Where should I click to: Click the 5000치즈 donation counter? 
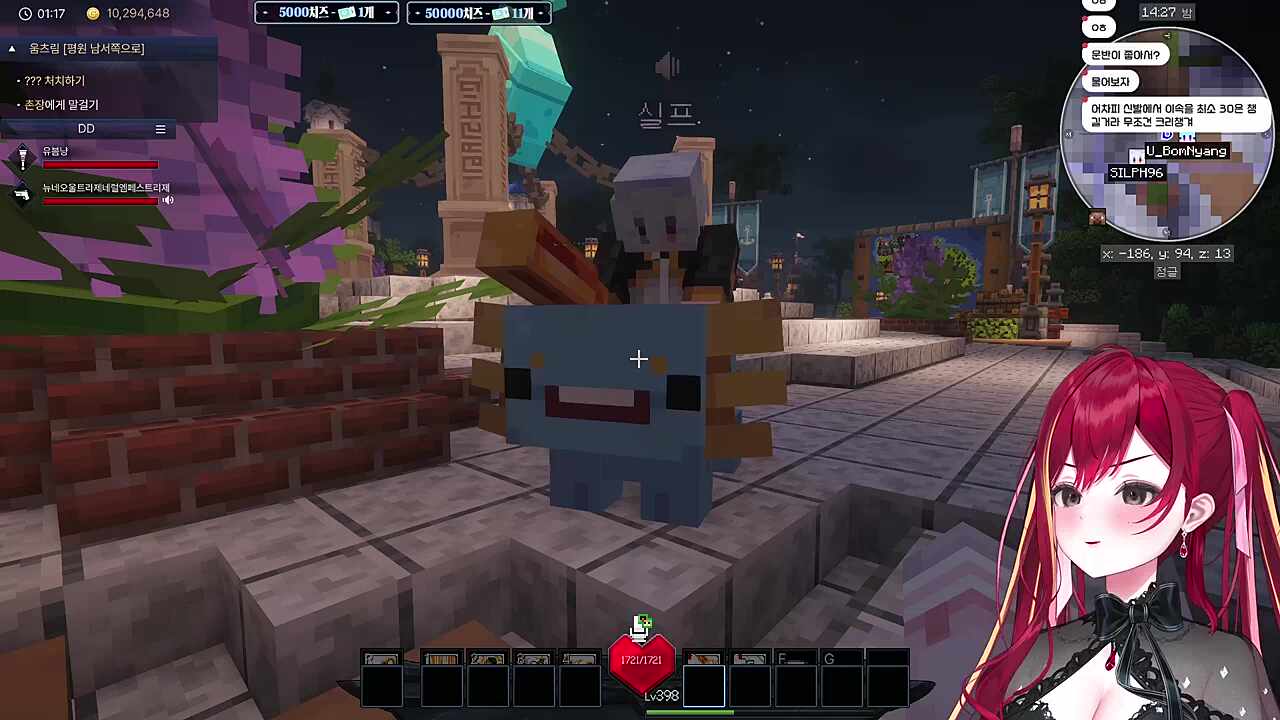point(326,13)
